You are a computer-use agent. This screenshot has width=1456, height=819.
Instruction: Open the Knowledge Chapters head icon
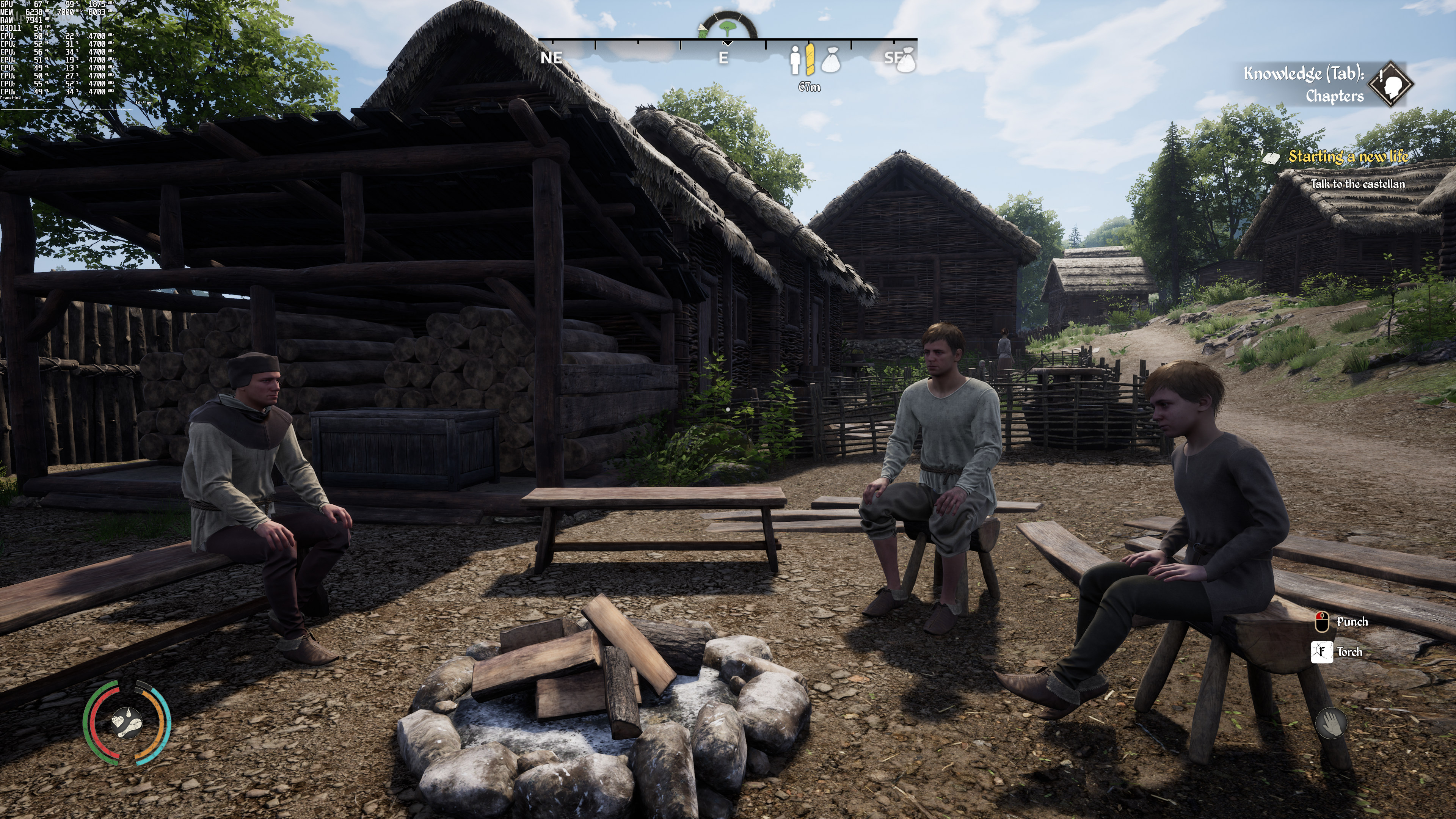click(x=1390, y=84)
